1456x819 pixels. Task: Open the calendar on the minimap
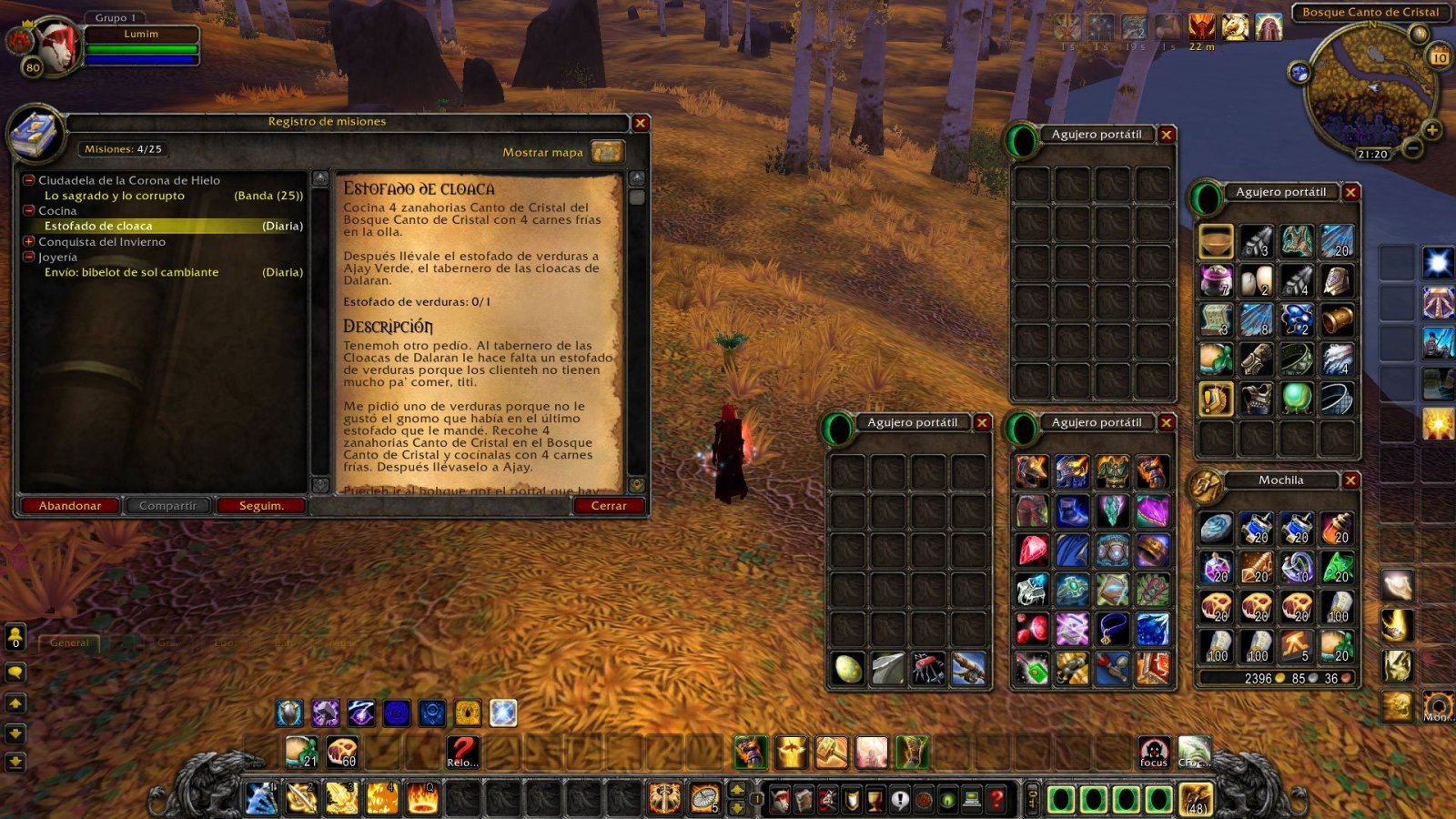(1439, 56)
